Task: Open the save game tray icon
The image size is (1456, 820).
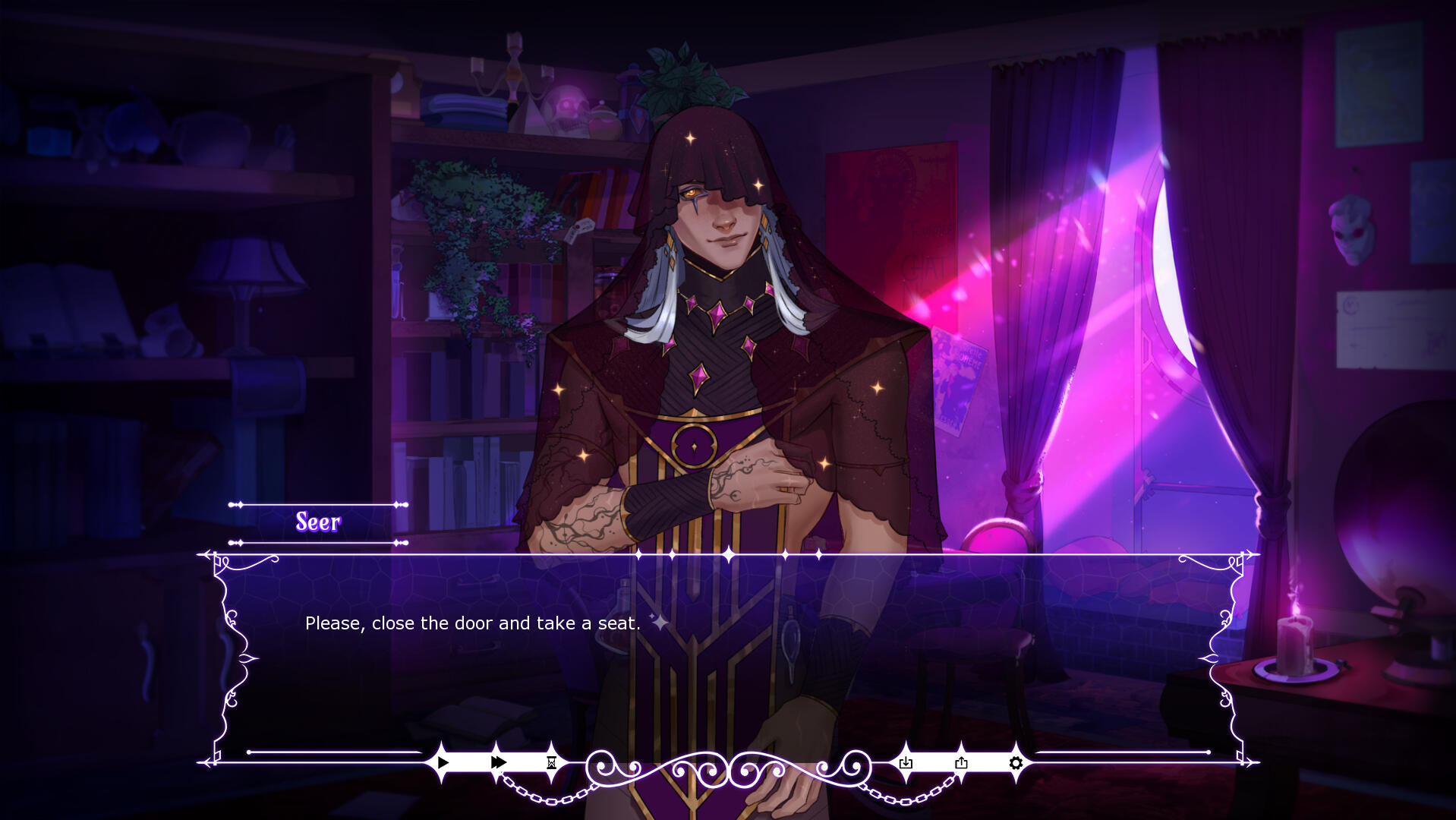Action: pos(906,762)
